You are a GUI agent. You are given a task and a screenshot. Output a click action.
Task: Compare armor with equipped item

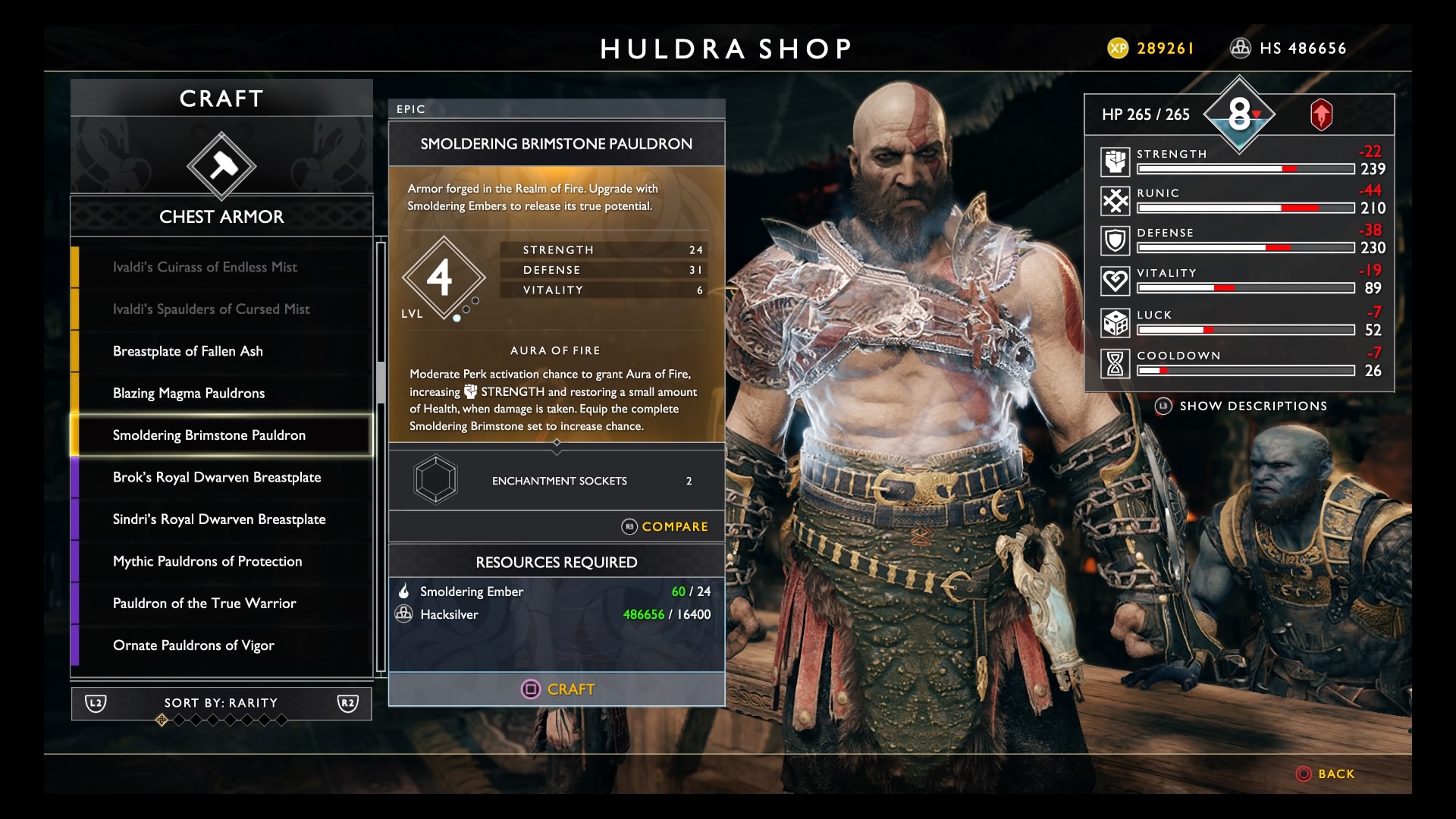665,526
